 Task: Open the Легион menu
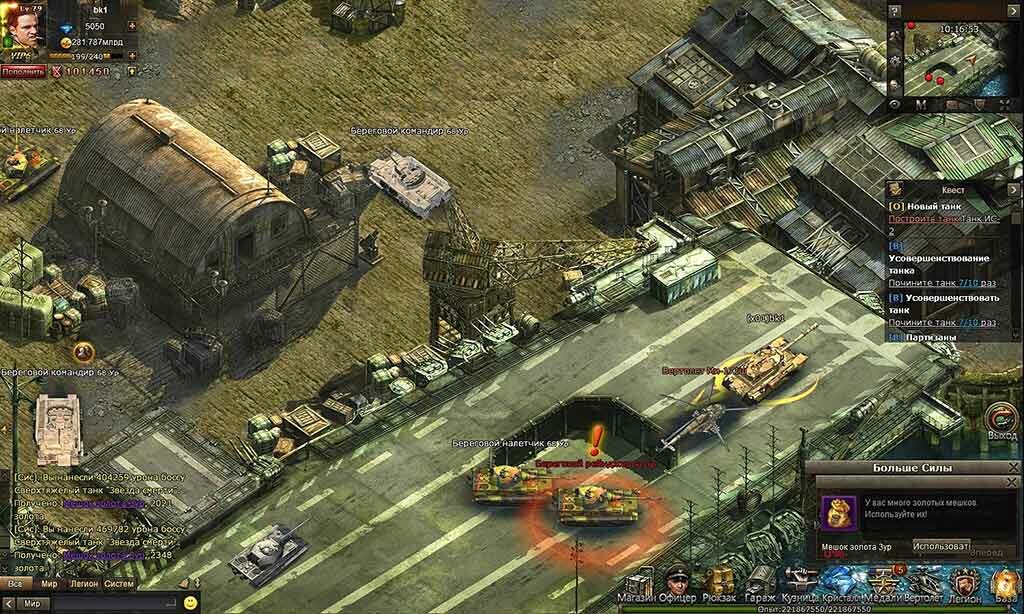pyautogui.click(x=964, y=583)
